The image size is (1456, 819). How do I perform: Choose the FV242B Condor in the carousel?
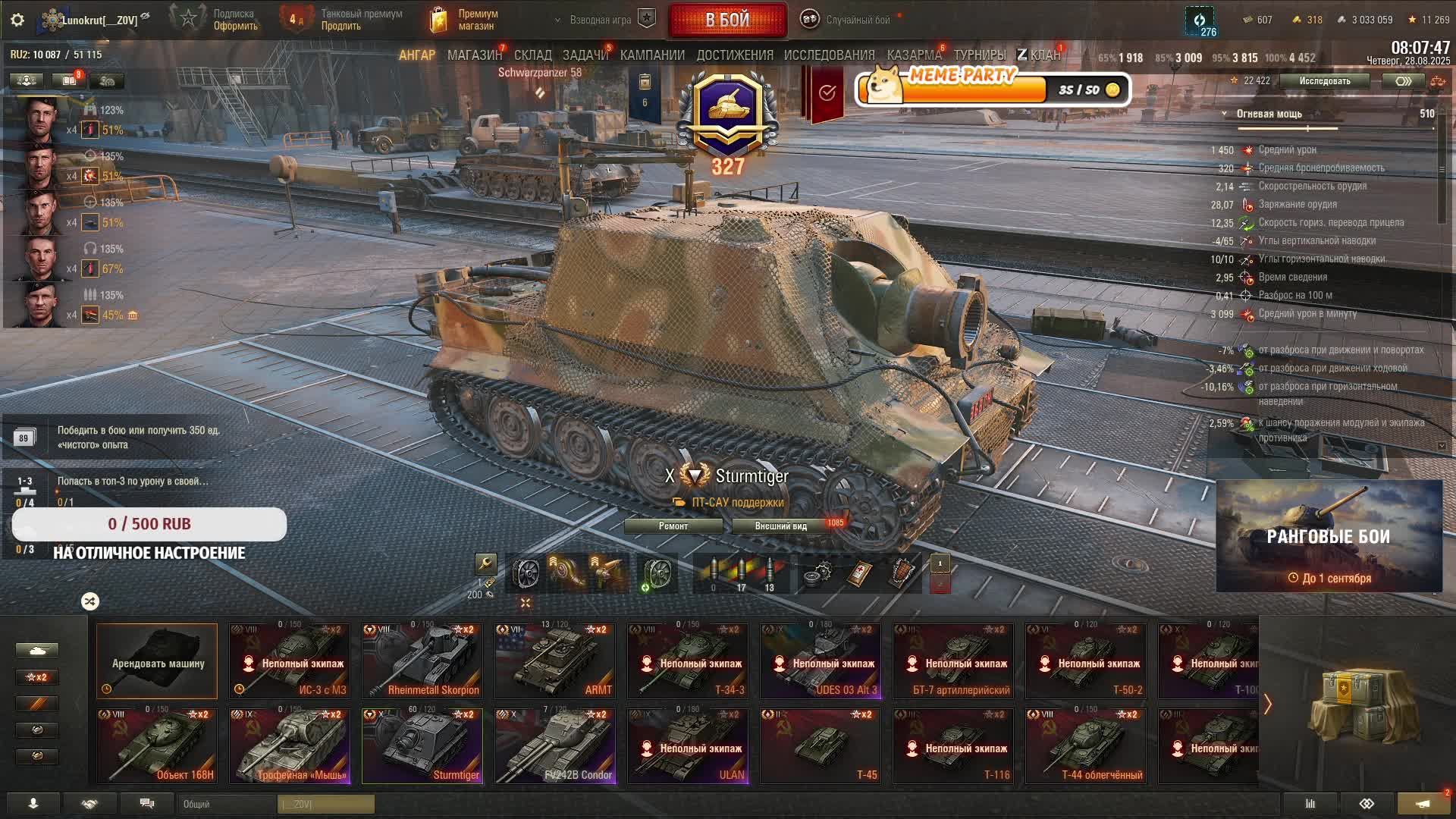(x=555, y=746)
